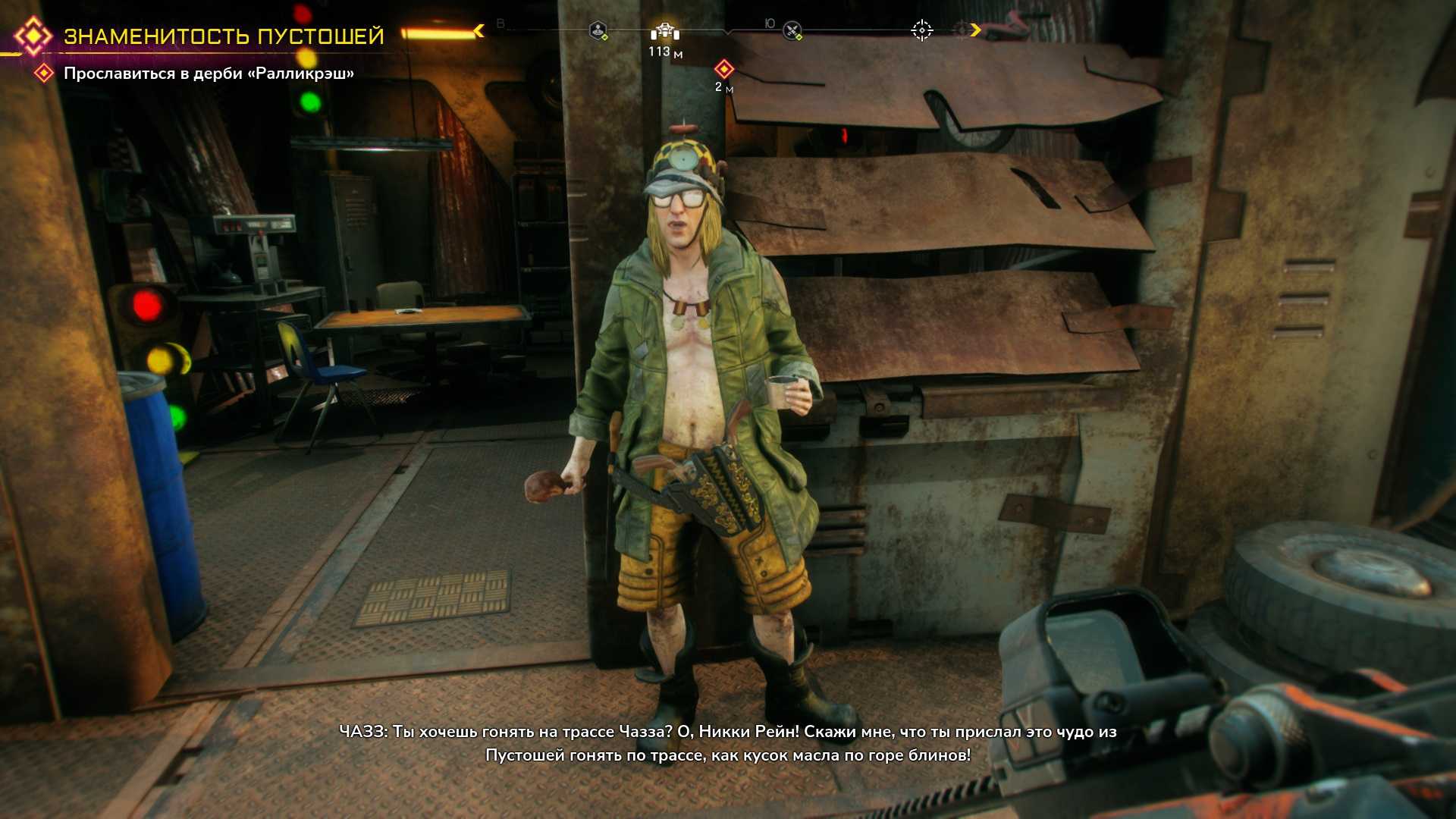Select the white crosshair marker on the compass
1456x819 pixels.
click(921, 30)
